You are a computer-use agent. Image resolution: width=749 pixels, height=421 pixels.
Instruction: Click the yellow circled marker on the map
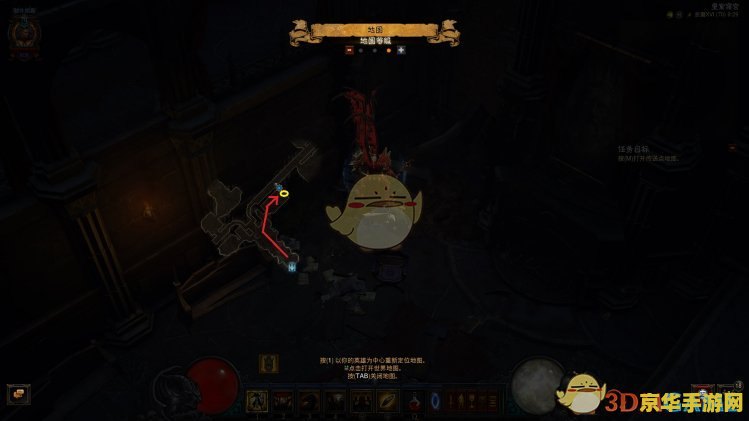click(284, 193)
